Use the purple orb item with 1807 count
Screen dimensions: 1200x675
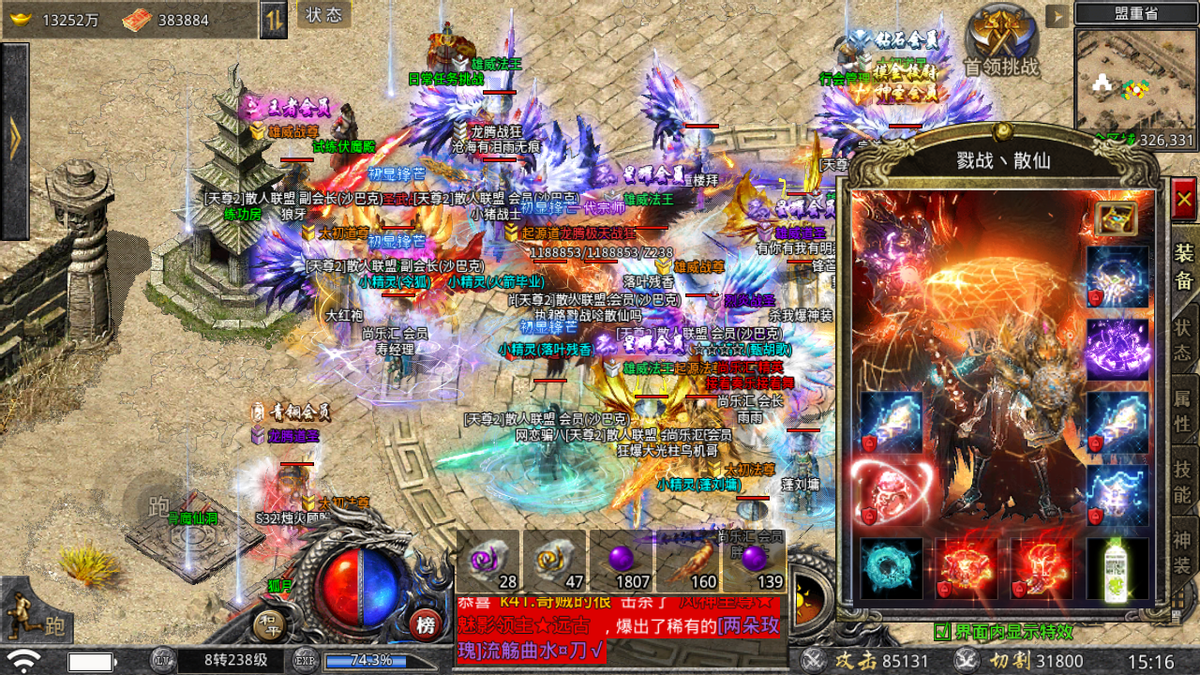[620, 562]
